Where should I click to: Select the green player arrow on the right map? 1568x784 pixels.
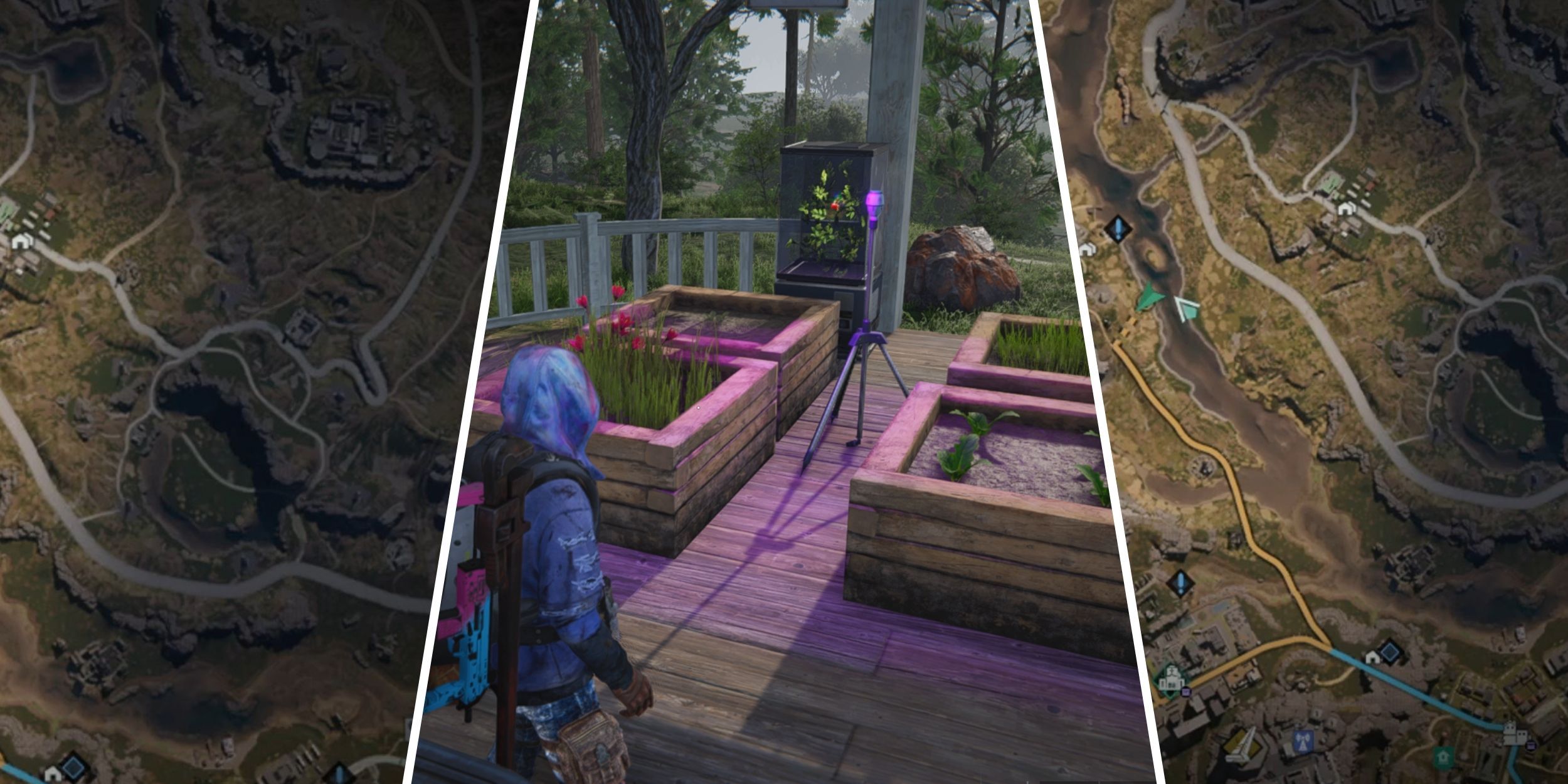1150,297
